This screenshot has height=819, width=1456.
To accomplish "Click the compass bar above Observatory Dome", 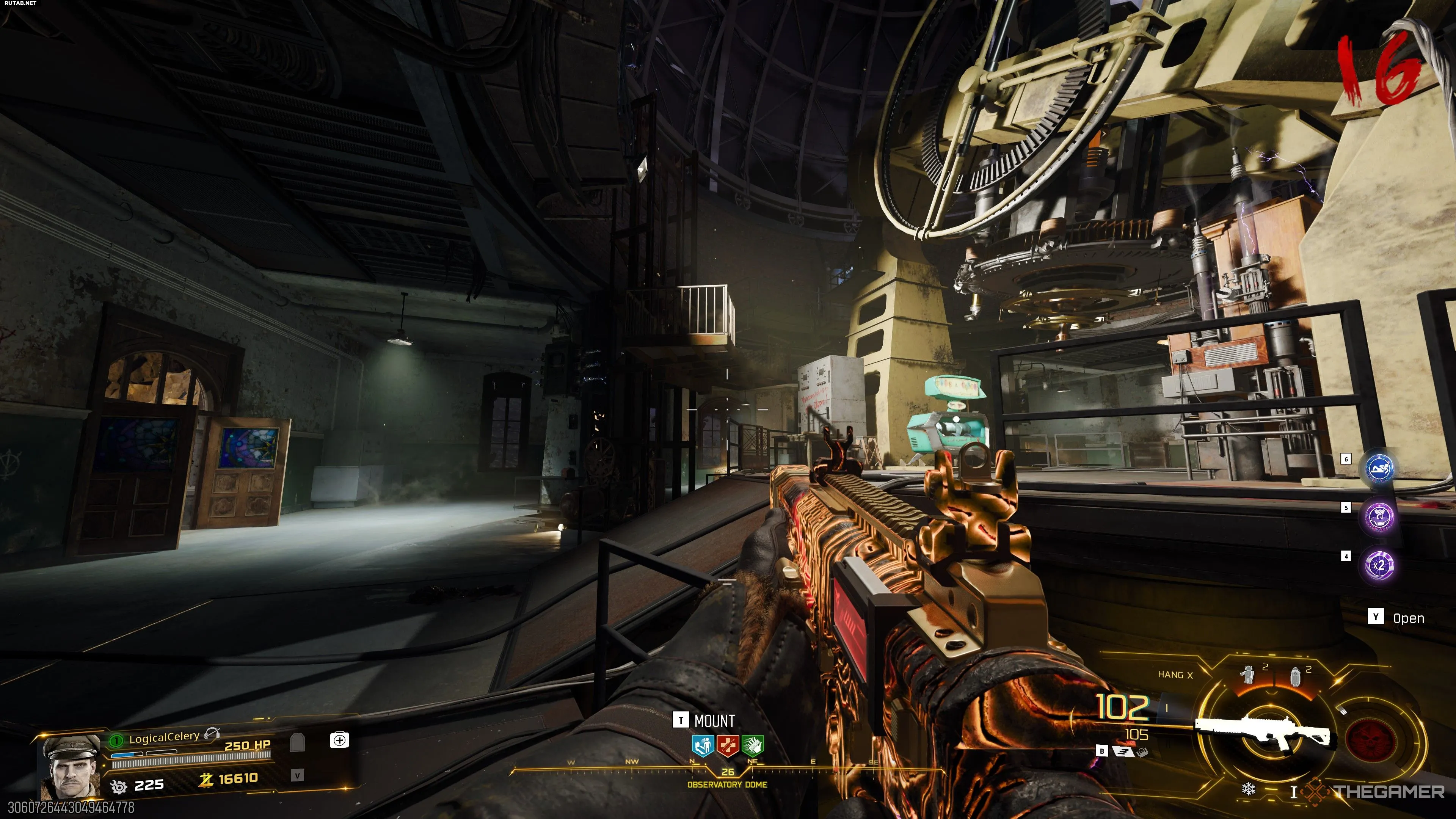I will click(728, 764).
